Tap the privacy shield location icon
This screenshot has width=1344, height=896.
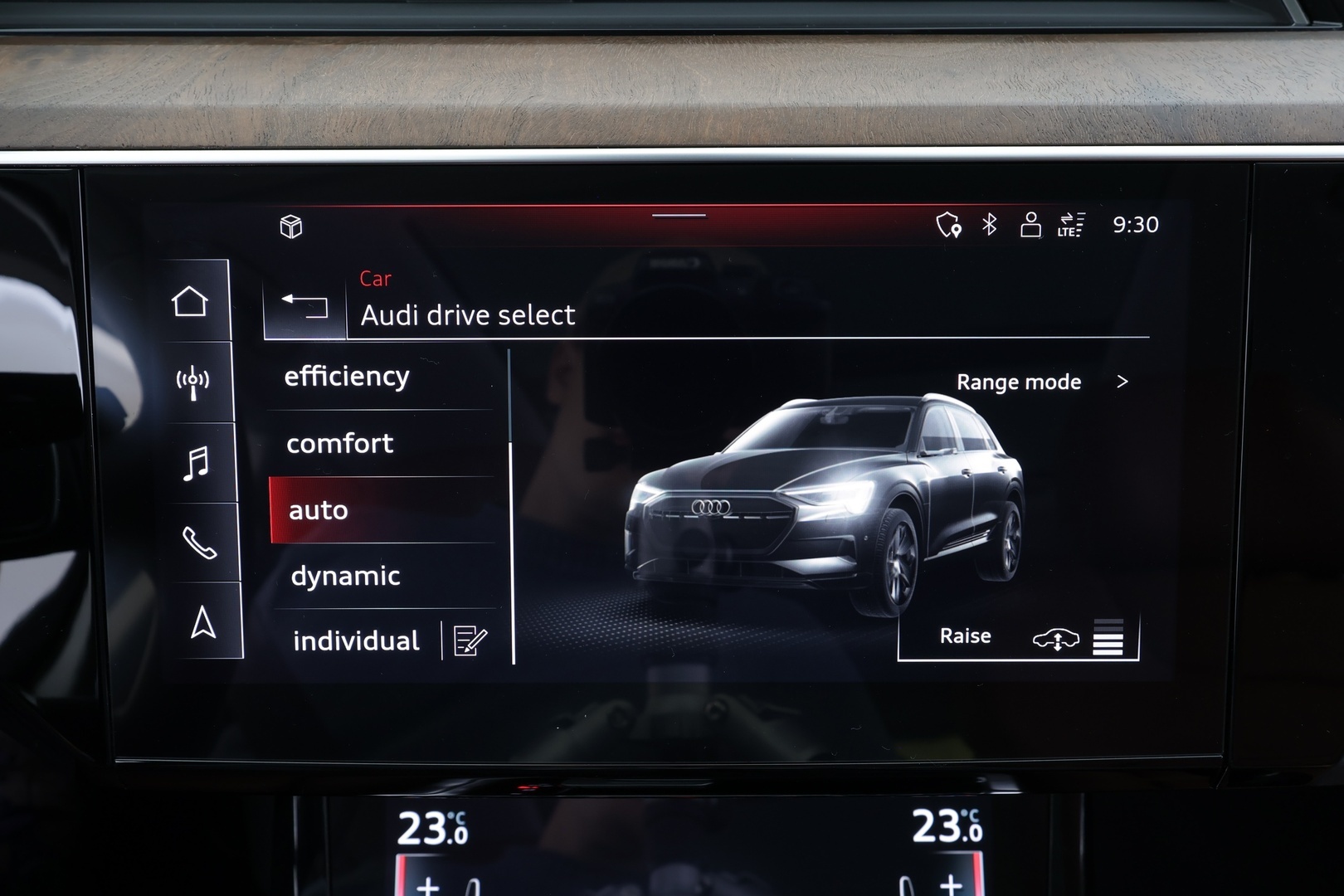(x=949, y=224)
